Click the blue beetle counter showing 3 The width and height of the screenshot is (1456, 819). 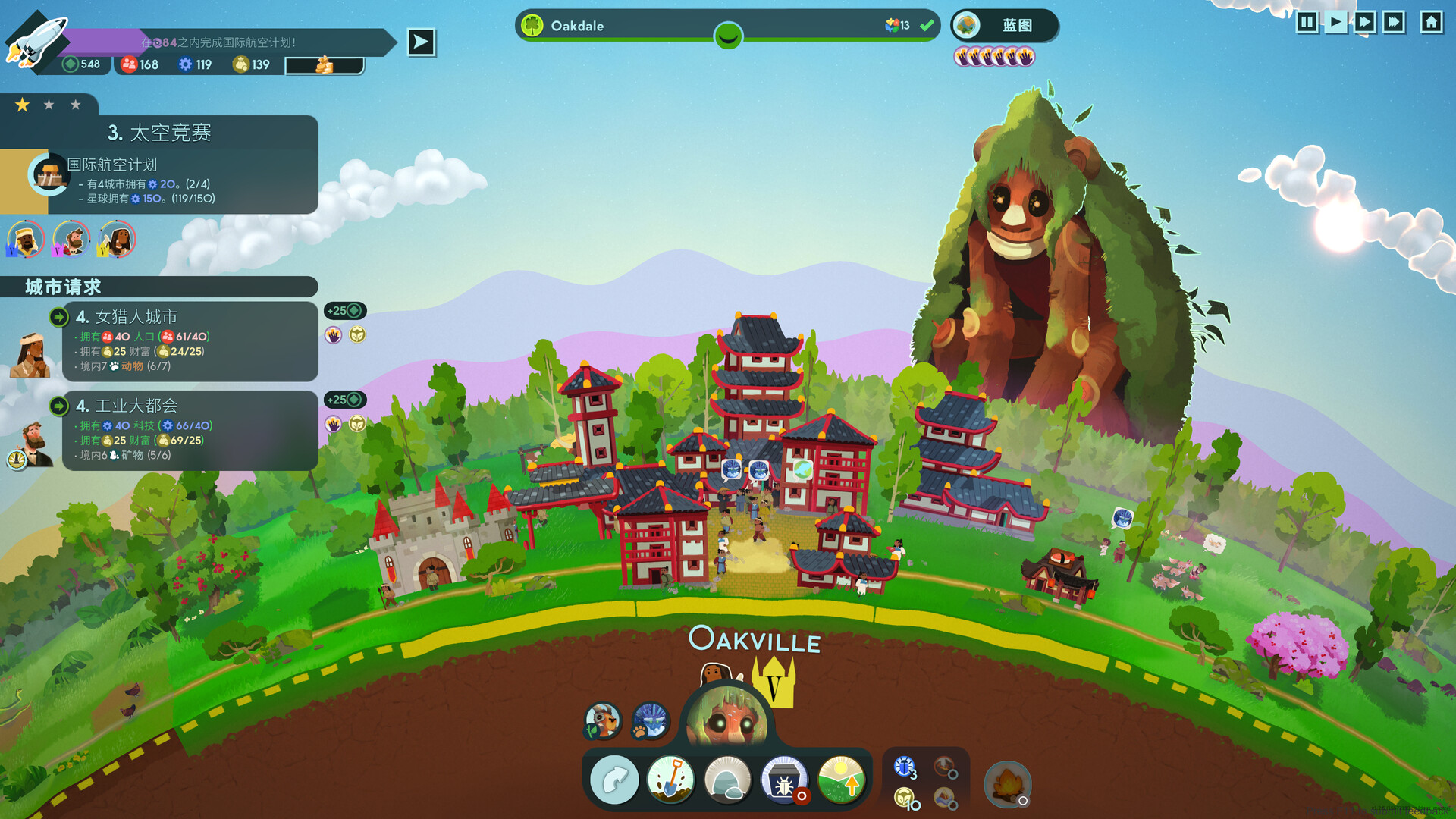point(903,770)
